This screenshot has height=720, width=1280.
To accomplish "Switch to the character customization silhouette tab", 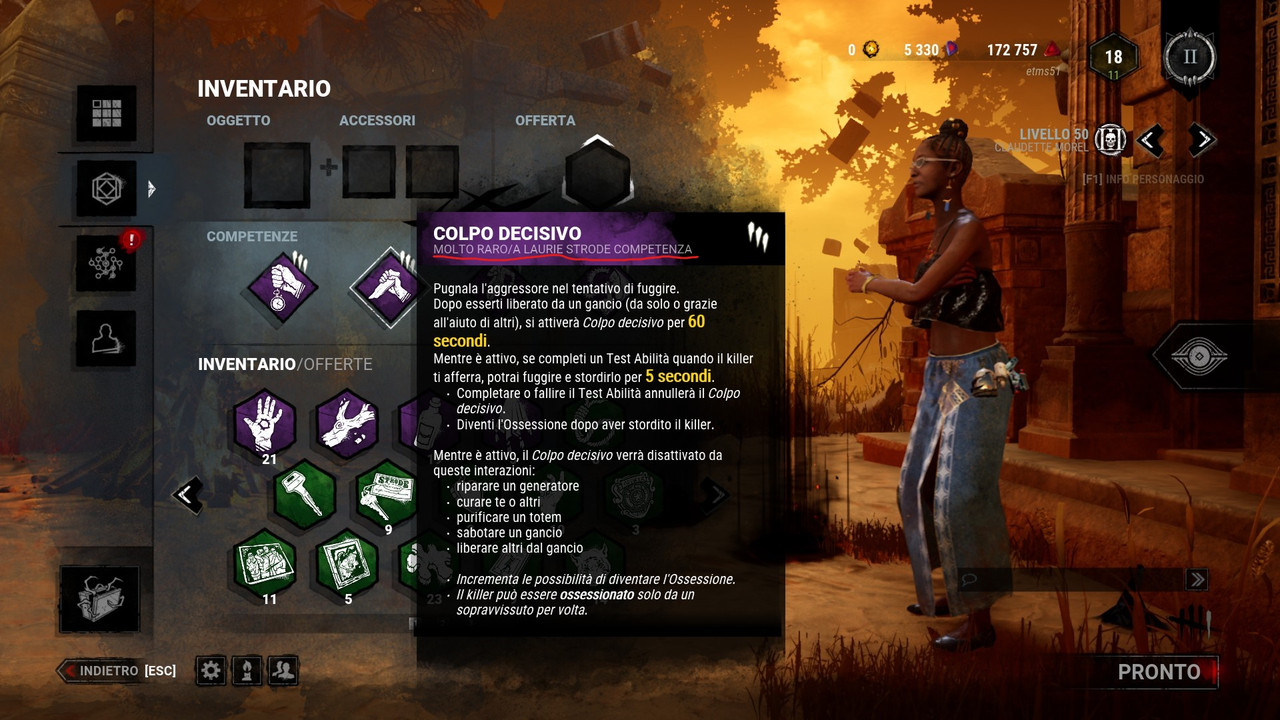I will pyautogui.click(x=106, y=339).
